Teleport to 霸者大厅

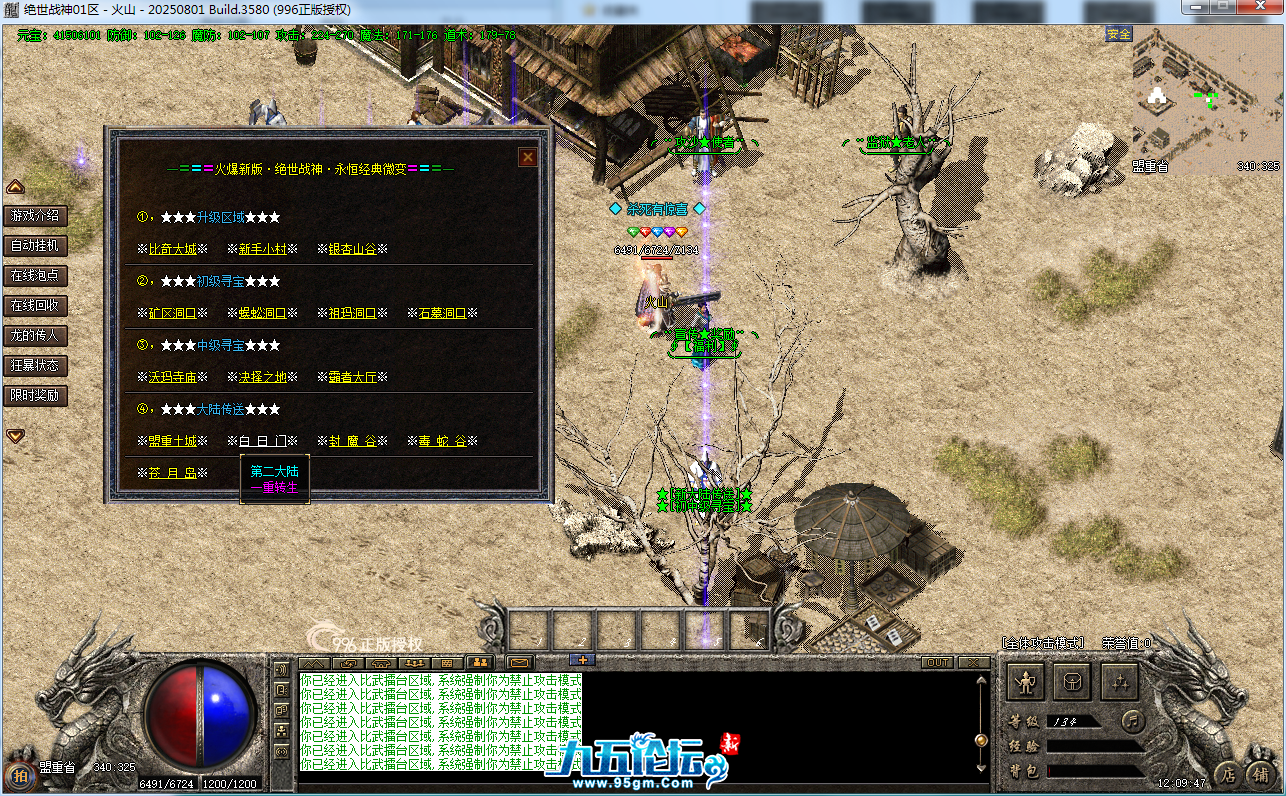[x=352, y=377]
